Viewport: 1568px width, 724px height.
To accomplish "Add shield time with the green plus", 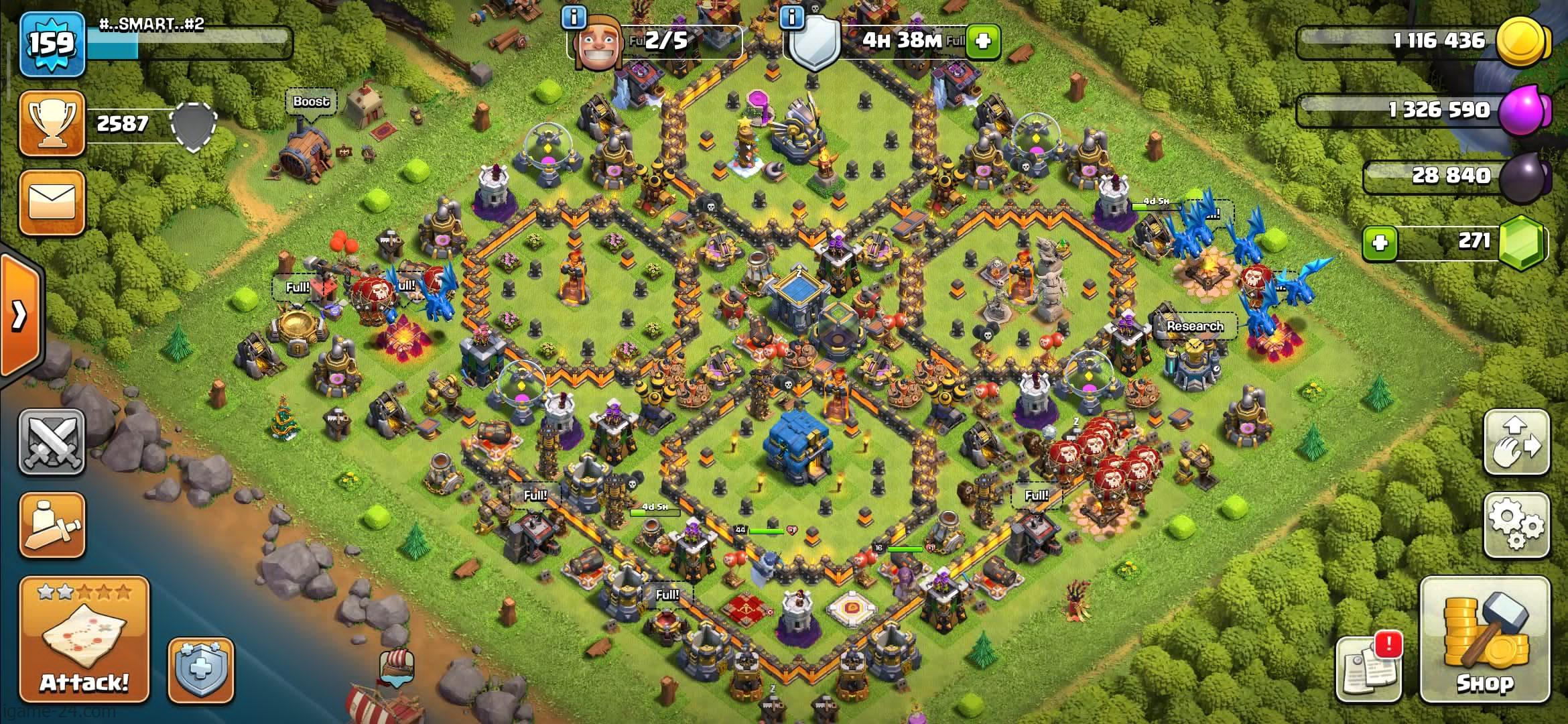I will point(982,41).
